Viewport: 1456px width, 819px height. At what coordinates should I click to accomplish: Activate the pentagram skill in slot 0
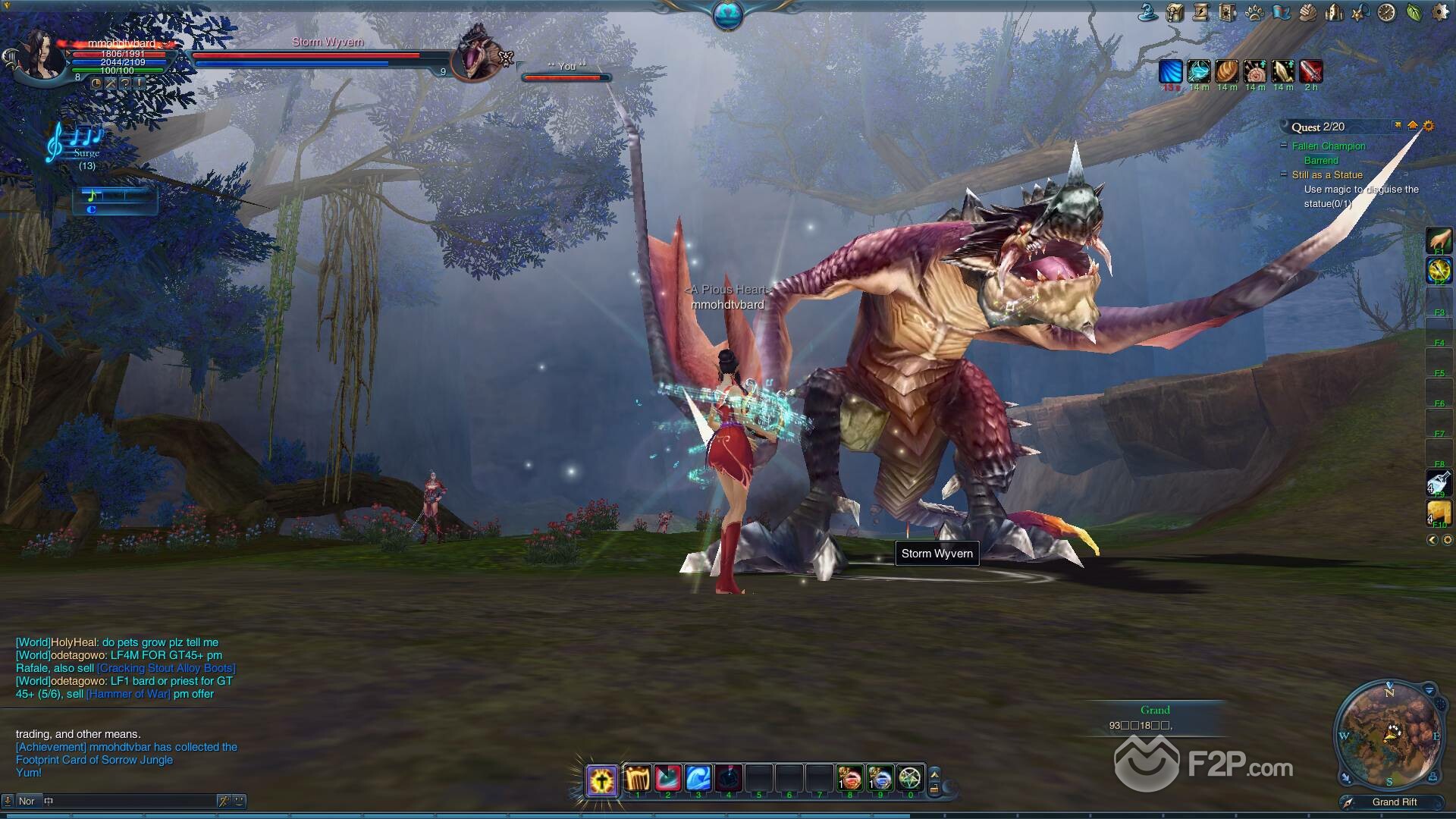(x=909, y=778)
